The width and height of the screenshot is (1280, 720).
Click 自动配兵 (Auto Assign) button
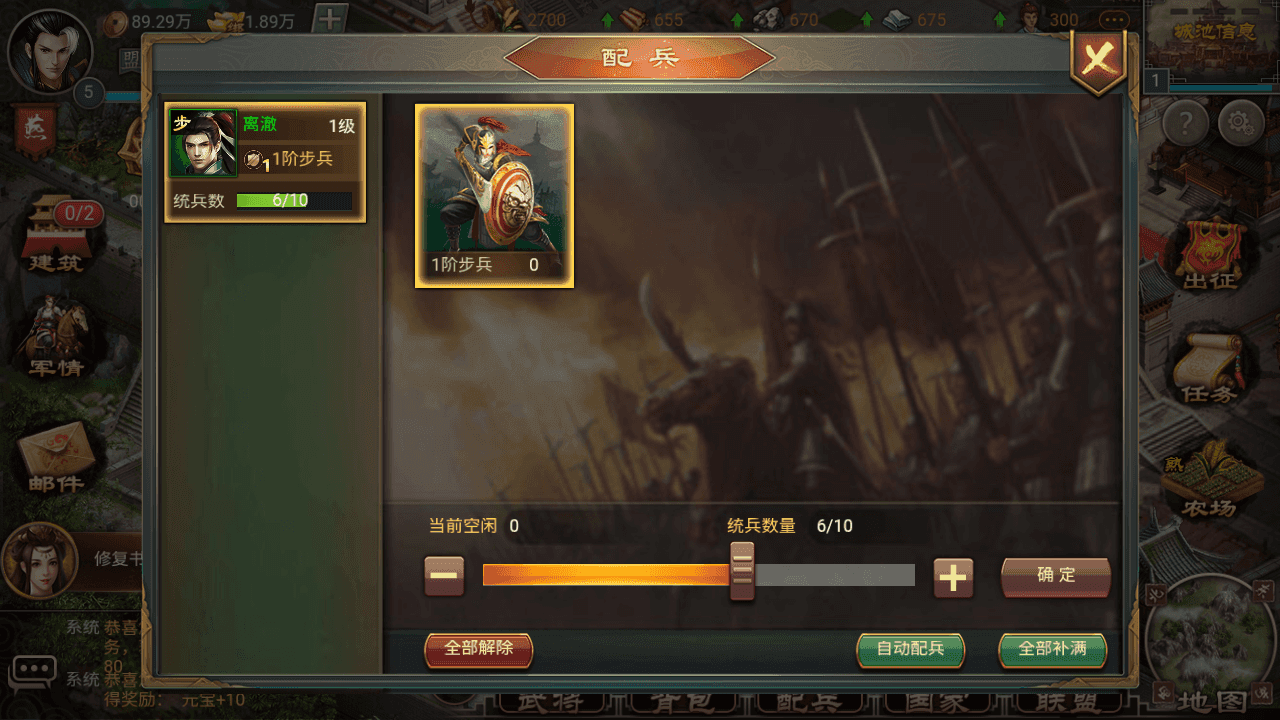tap(910, 650)
